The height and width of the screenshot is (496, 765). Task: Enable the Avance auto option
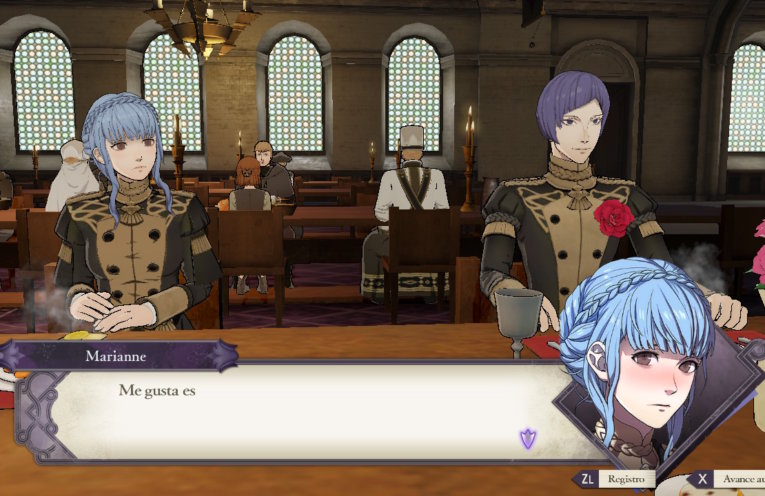(728, 480)
